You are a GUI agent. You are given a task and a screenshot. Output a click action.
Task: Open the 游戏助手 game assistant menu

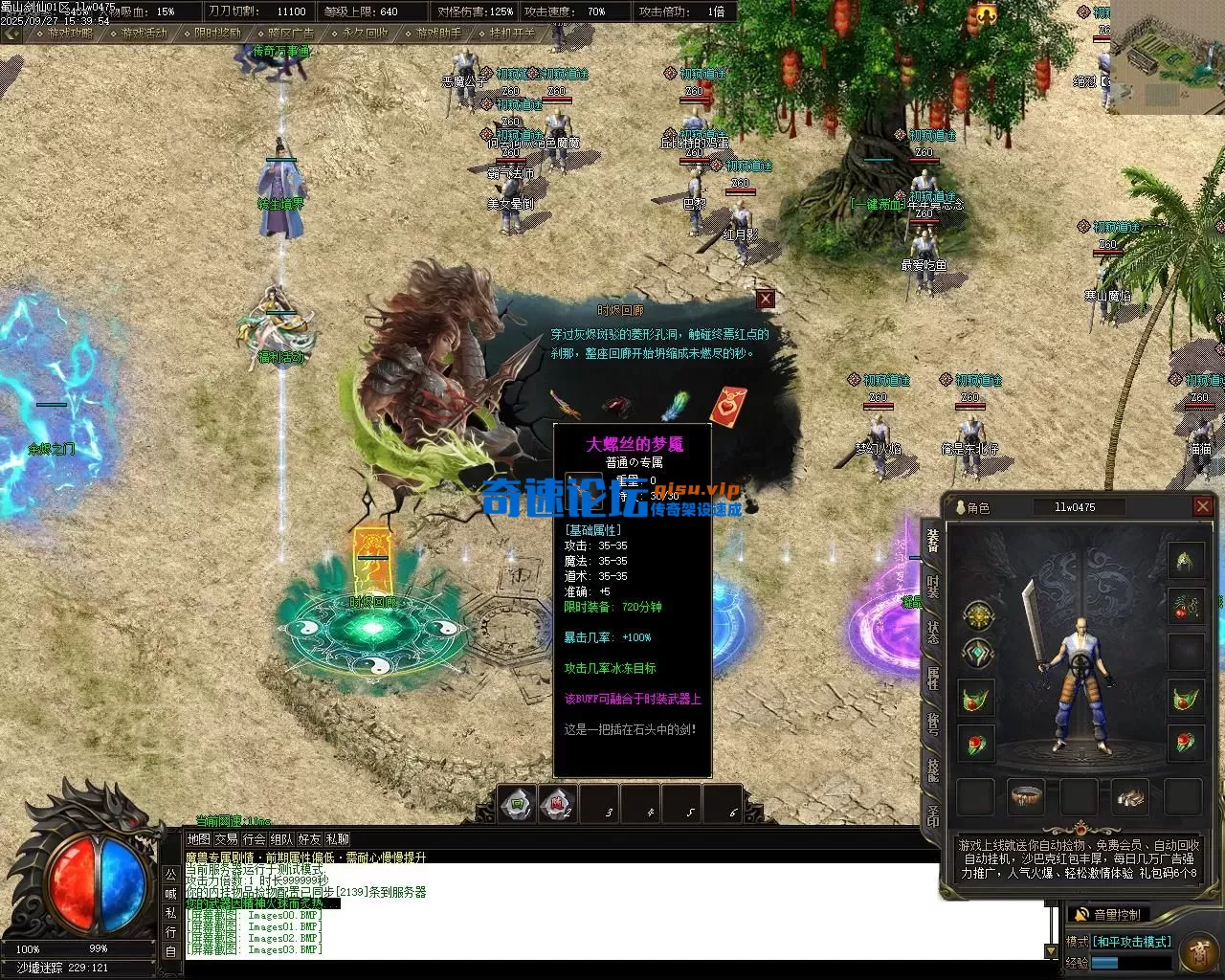(x=438, y=33)
